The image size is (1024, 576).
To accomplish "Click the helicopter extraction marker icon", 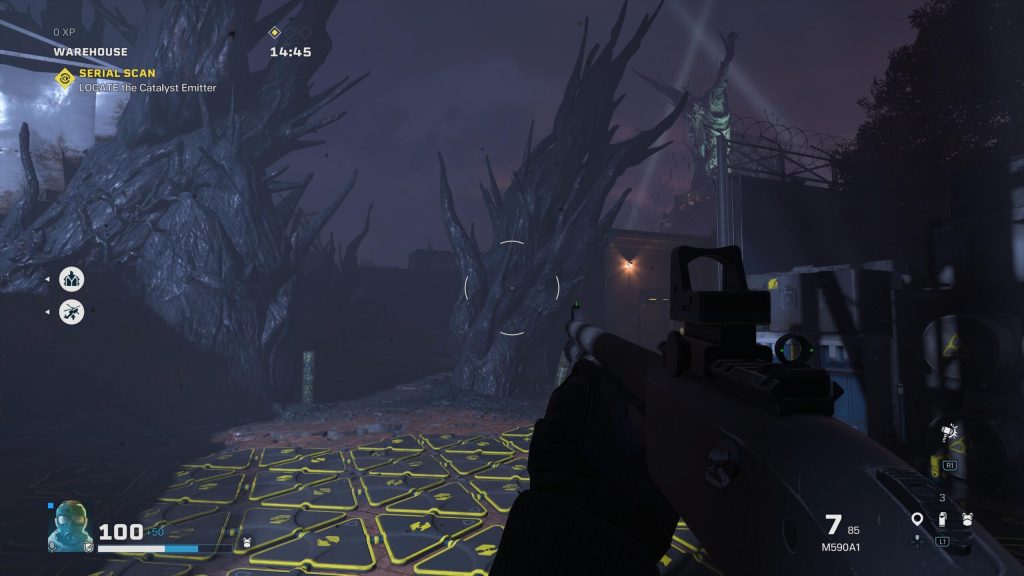I will tap(72, 312).
